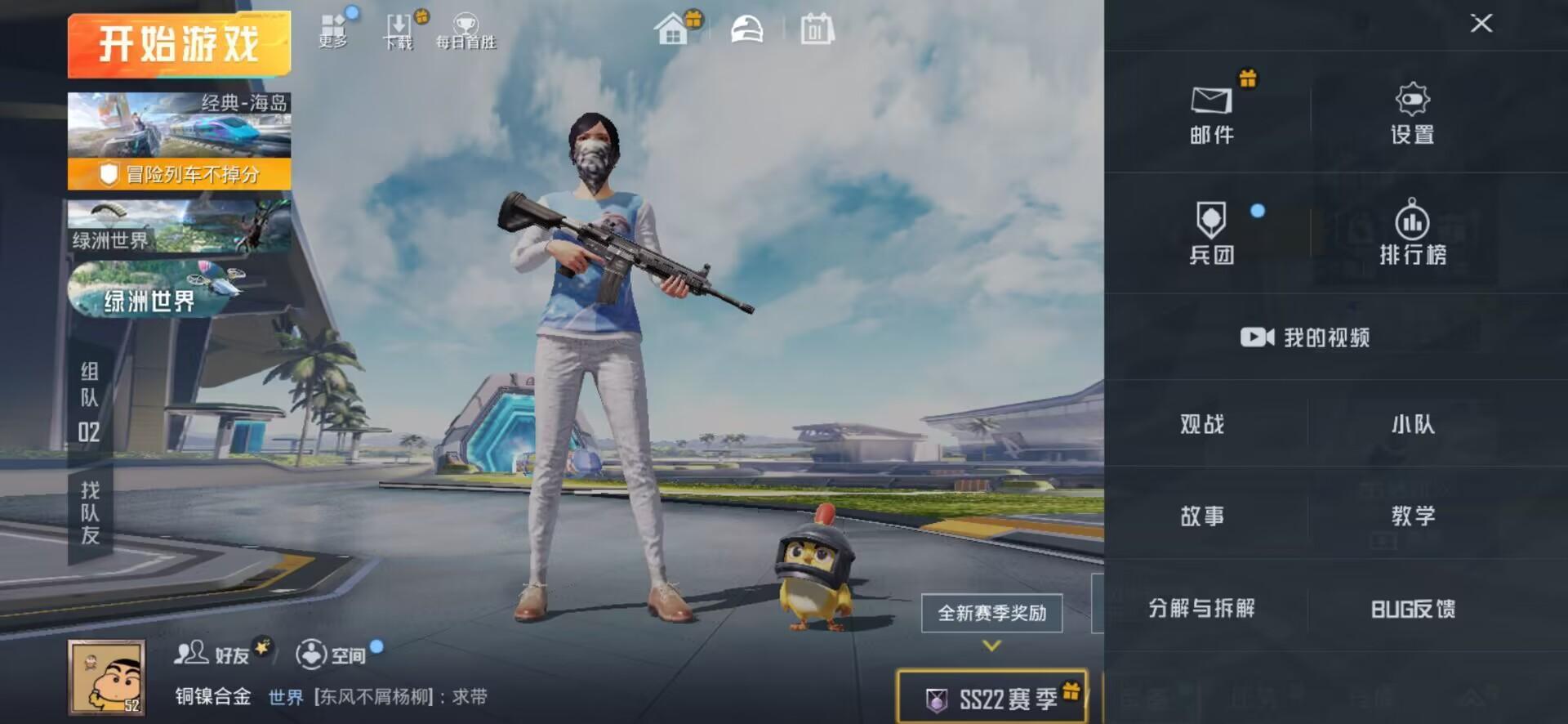
Task: Open 我的视频 (My Videos)
Action: tap(1305, 337)
